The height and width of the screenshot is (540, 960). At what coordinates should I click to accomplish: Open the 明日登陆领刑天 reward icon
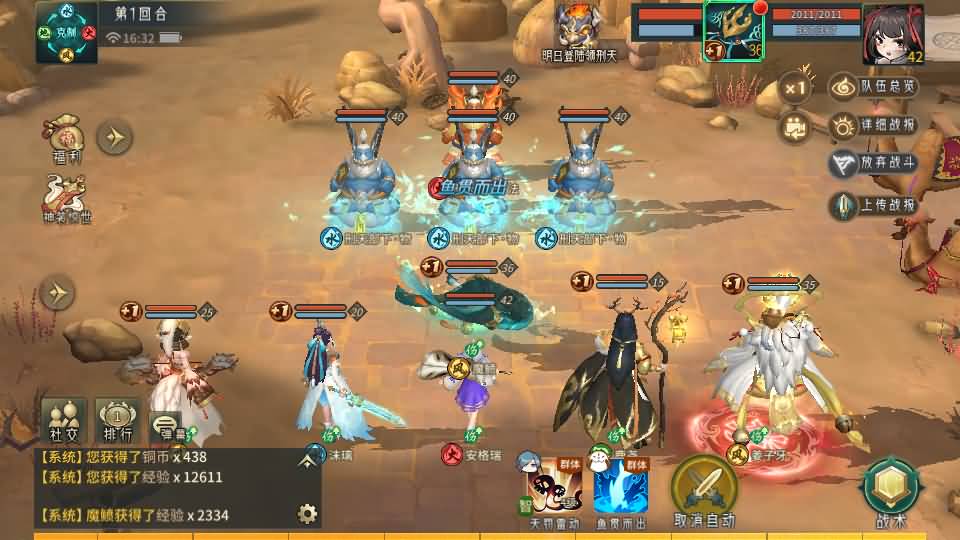(x=578, y=28)
